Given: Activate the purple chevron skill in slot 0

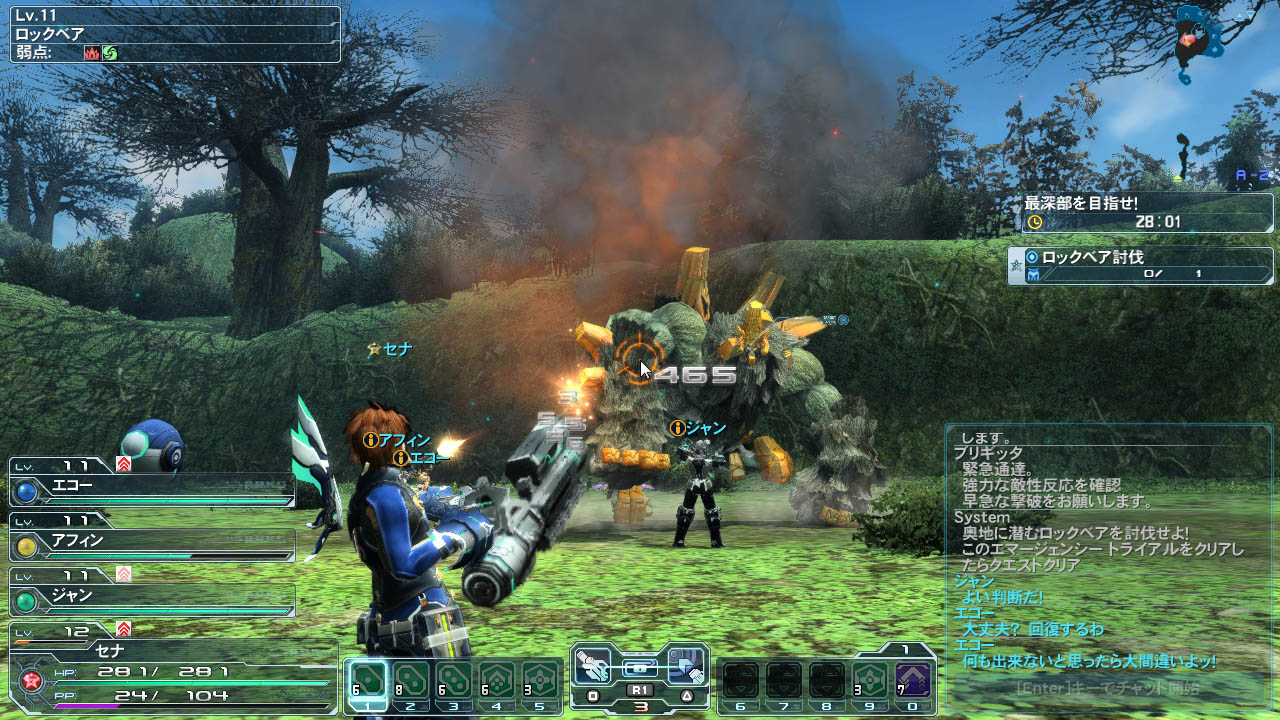Looking at the screenshot, I should [x=913, y=681].
